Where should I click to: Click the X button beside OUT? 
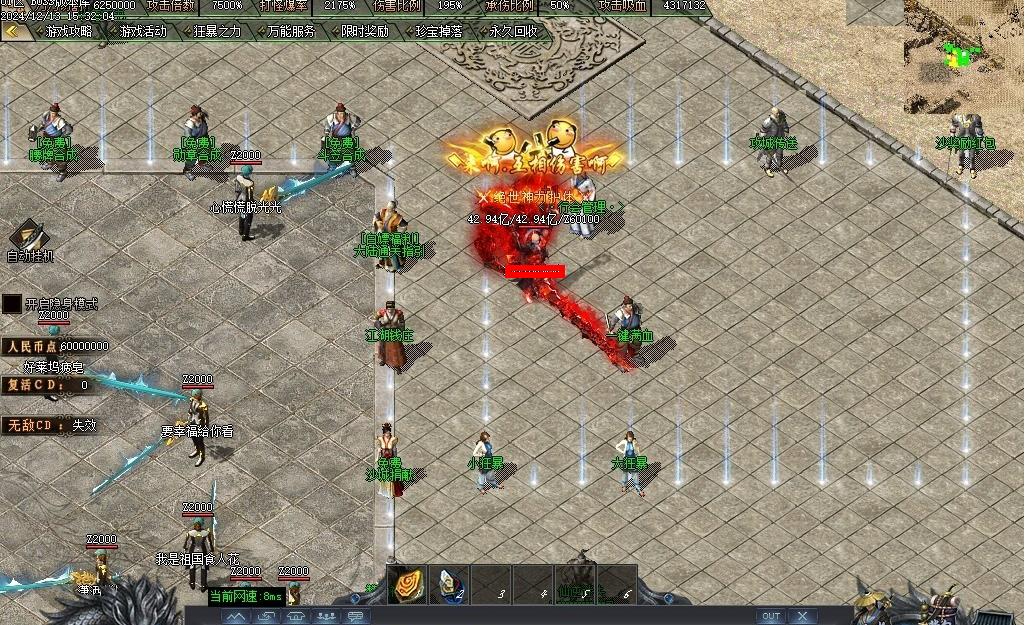pos(803,616)
